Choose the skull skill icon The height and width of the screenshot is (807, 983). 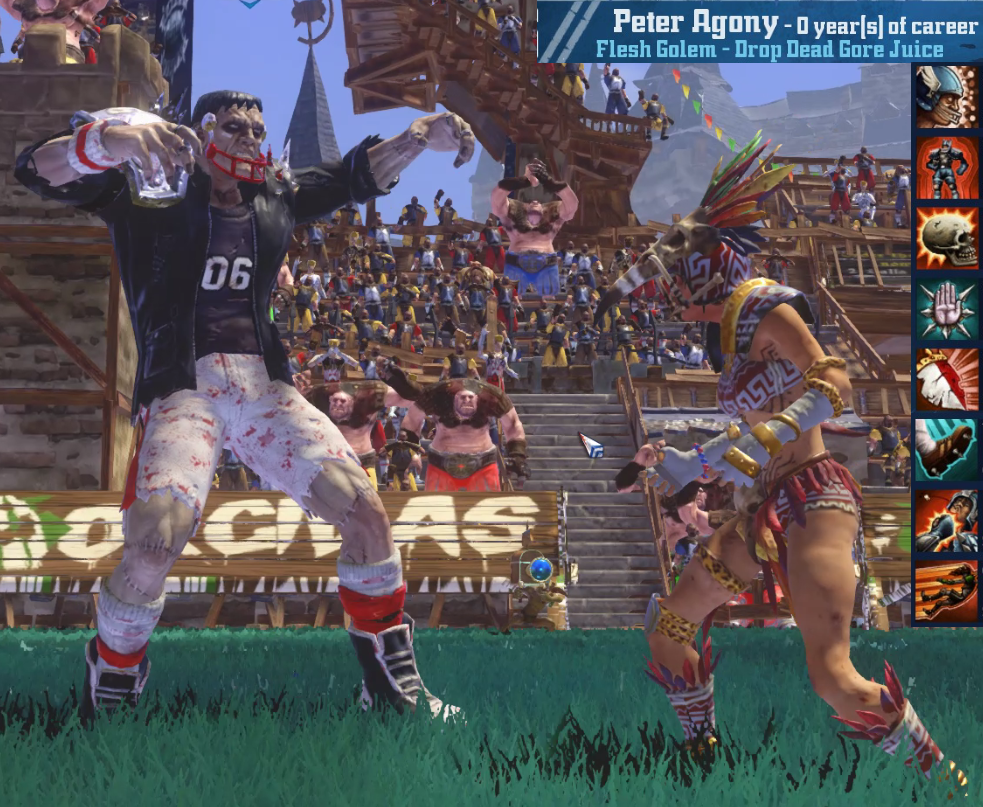(x=946, y=238)
